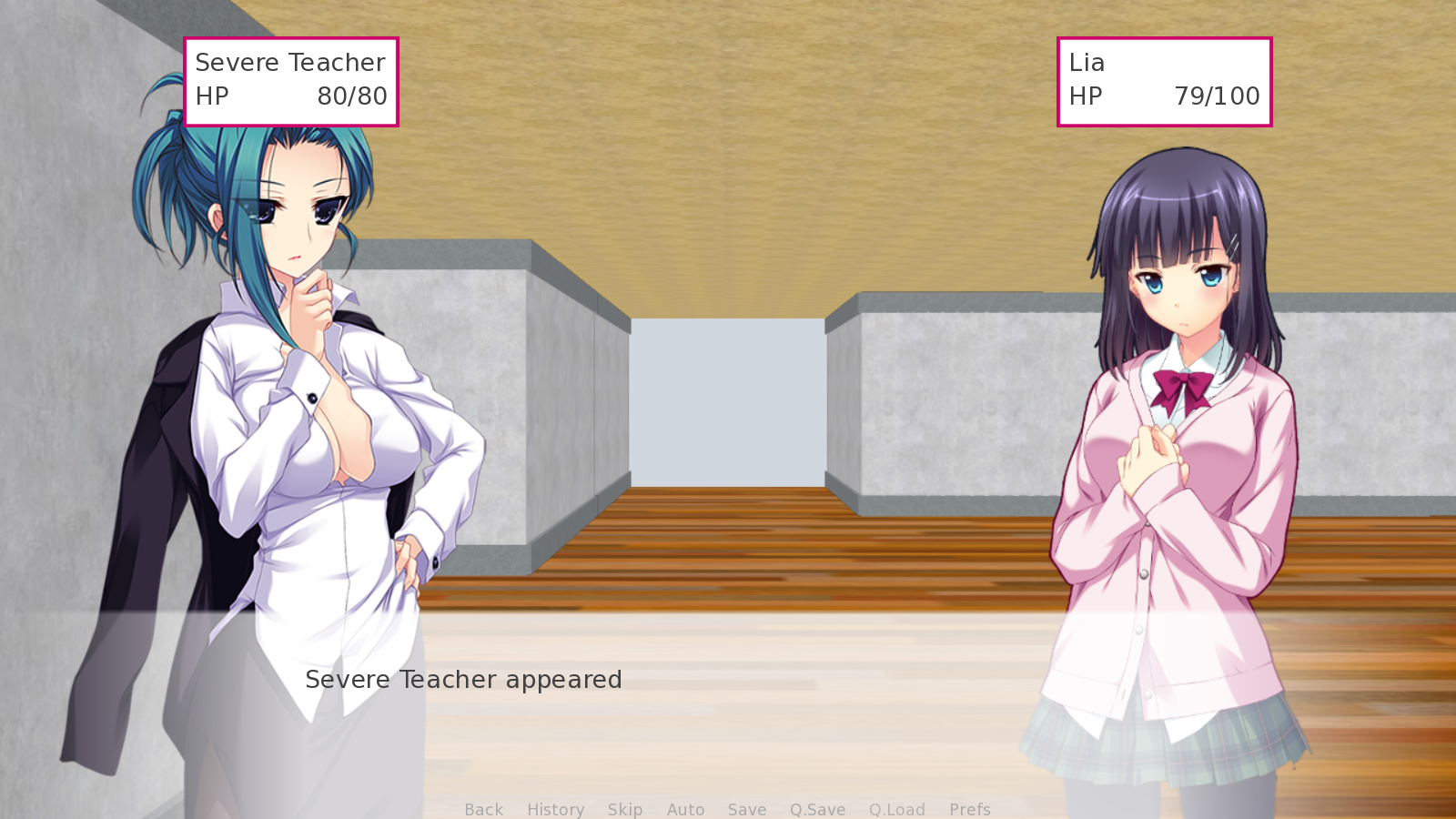Click the text 'Severe Teacher appeared'
The height and width of the screenshot is (819, 1456).
click(x=464, y=680)
